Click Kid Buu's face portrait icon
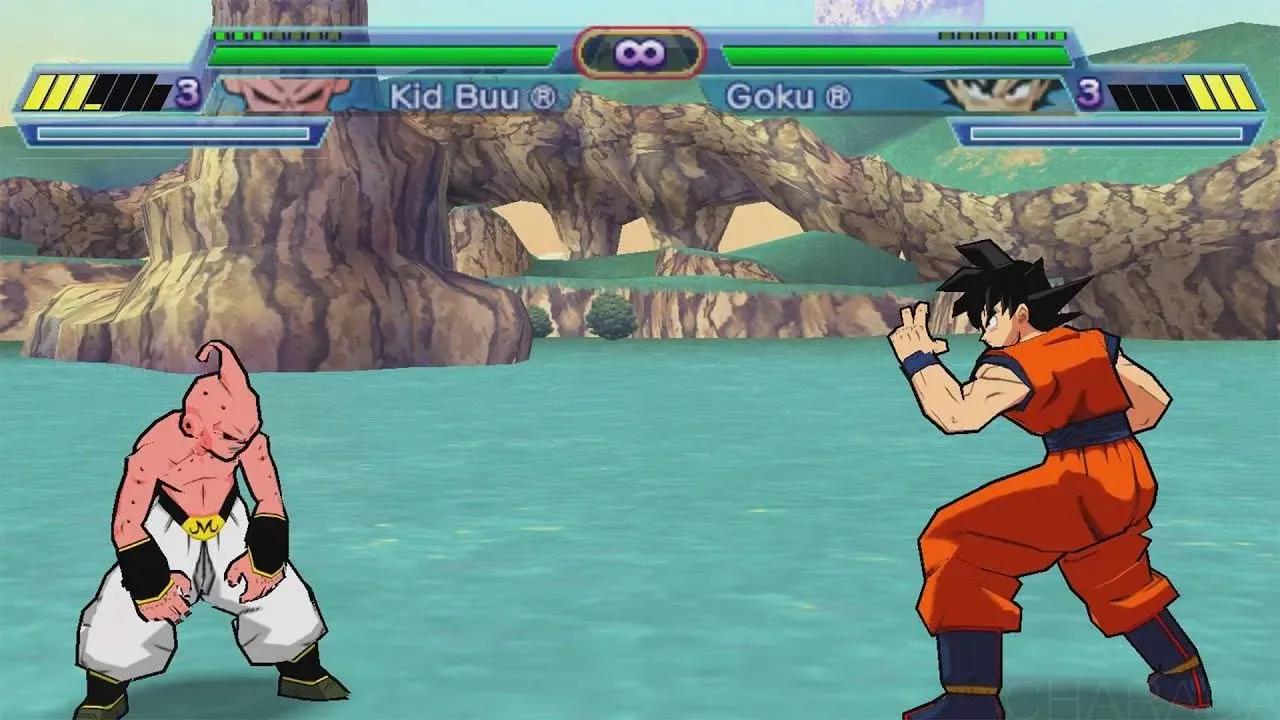 (x=283, y=94)
